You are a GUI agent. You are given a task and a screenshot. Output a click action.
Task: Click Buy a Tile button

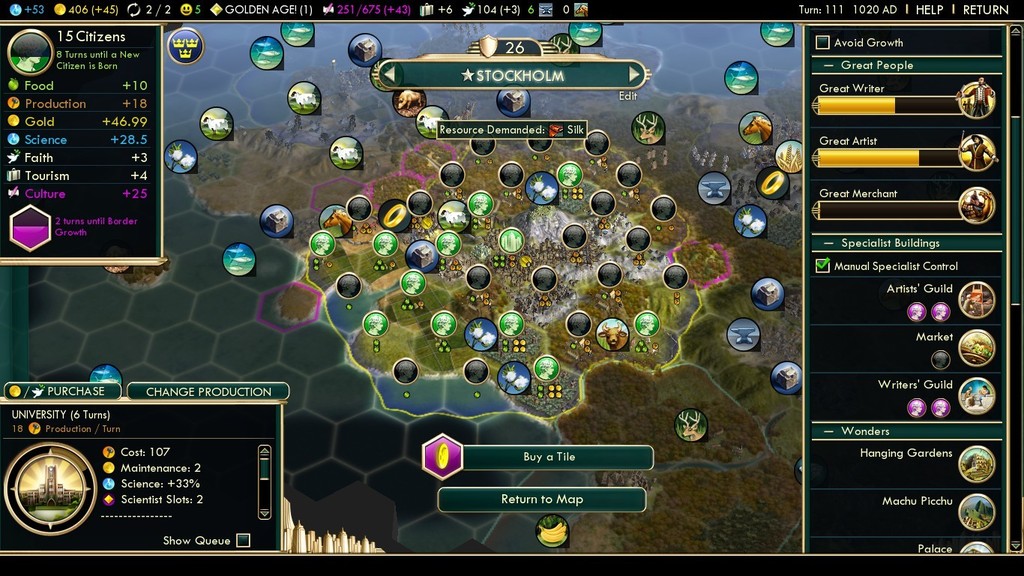pos(549,457)
